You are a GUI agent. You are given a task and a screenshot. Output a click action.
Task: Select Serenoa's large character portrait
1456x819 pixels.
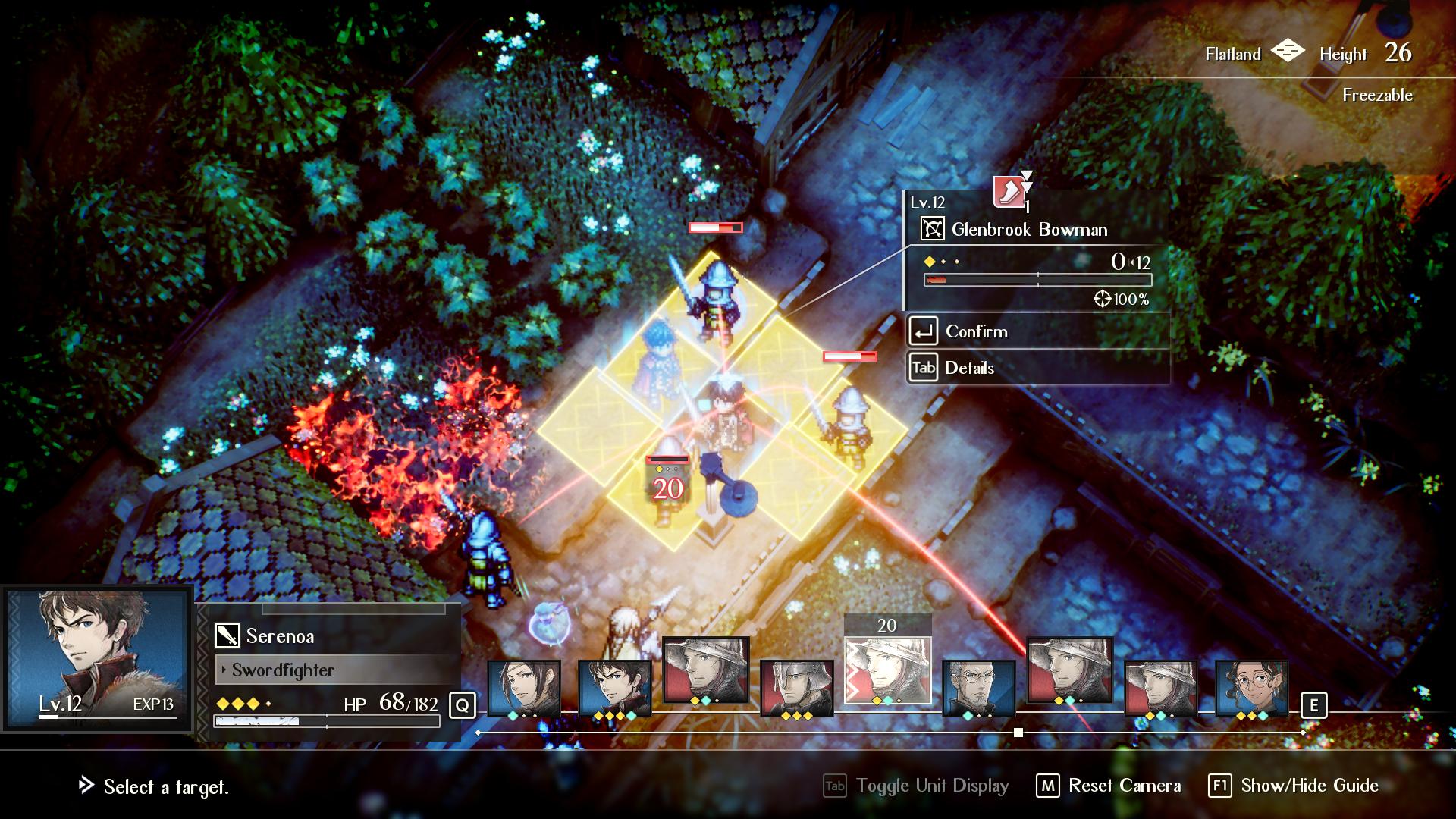coord(97,658)
